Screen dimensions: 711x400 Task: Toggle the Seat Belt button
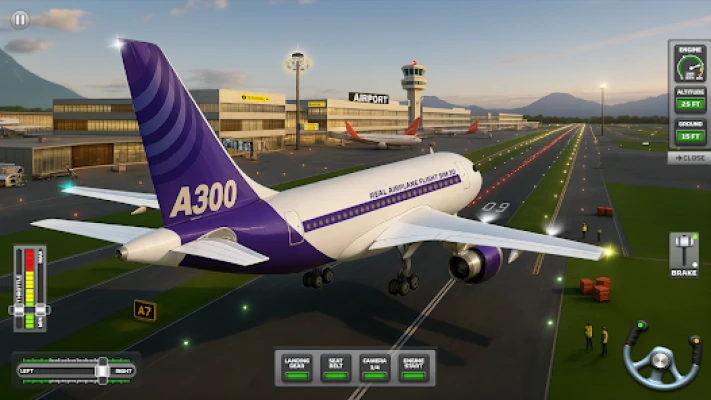pos(336,367)
